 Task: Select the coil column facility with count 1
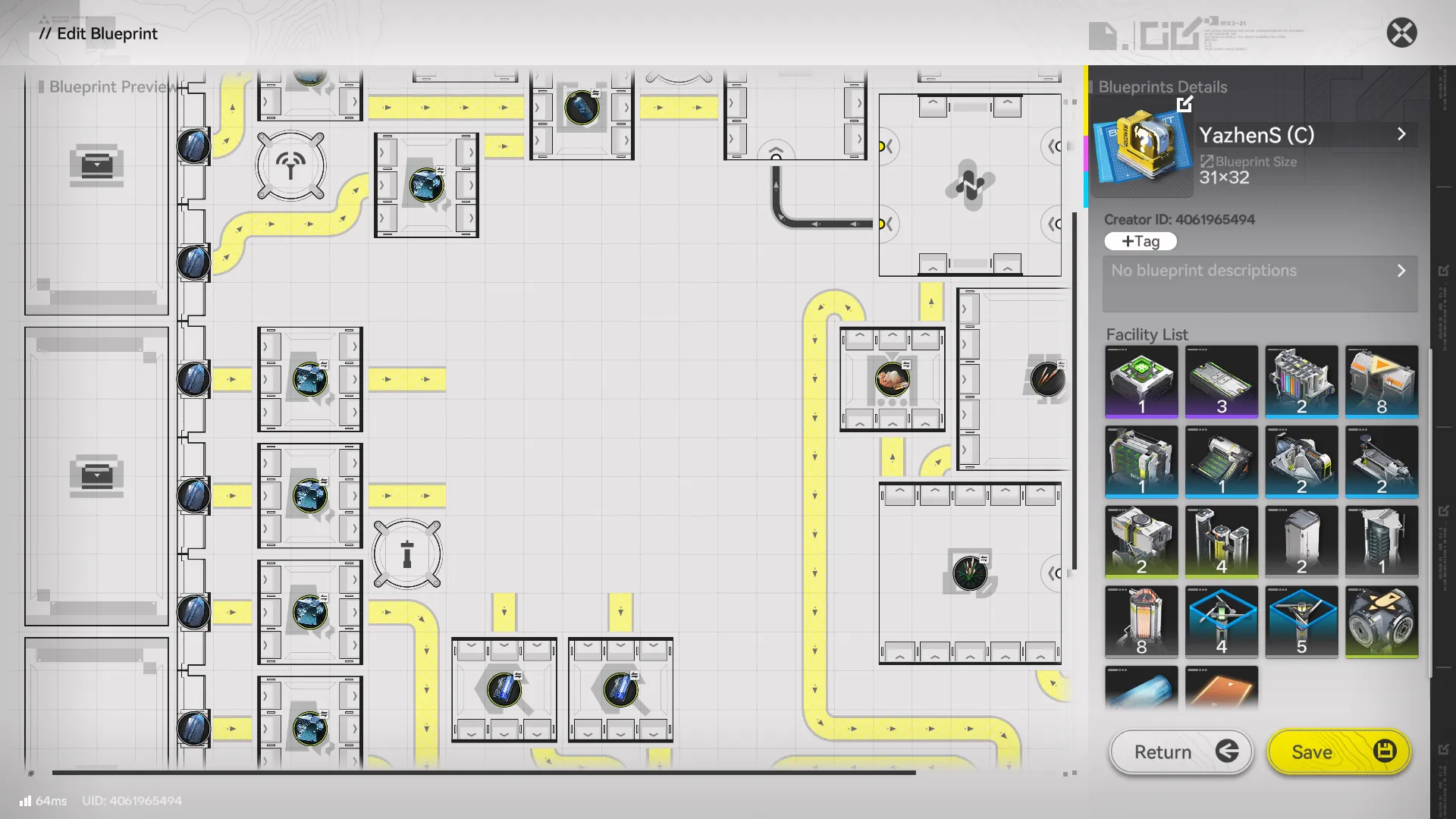[x=1382, y=541]
